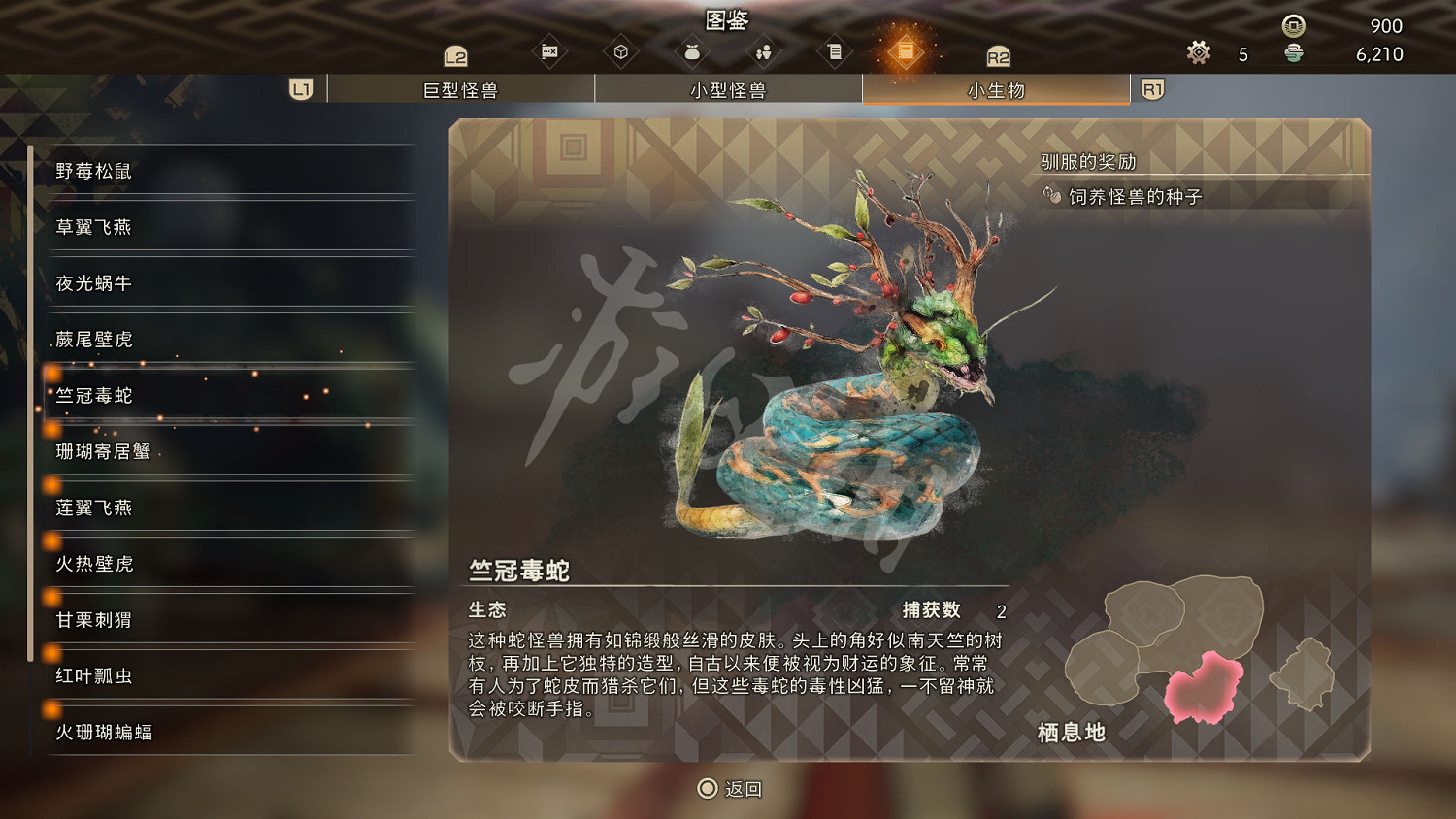Click the R1 page-forward button
The width and height of the screenshot is (1456, 819).
click(1153, 88)
